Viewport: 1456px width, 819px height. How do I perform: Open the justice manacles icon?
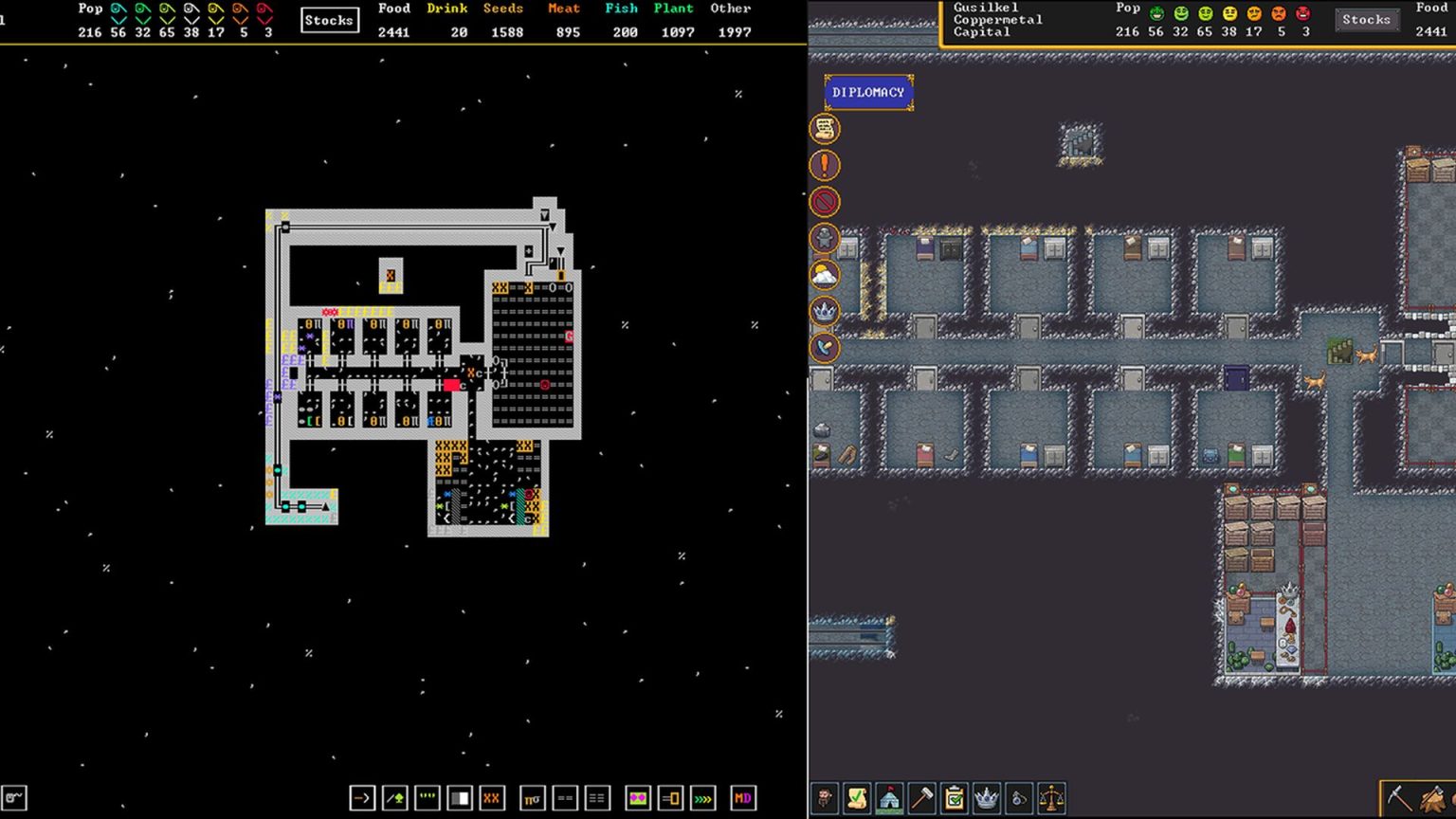[1020, 799]
